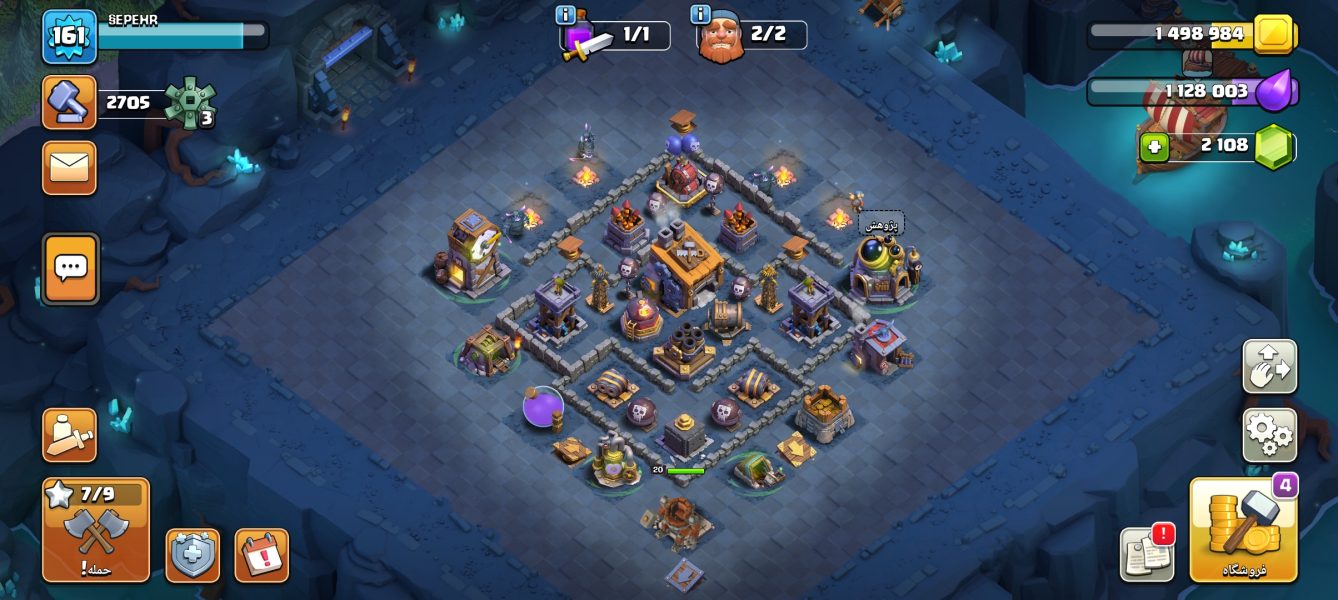
Task: Open the shield info button
Action: click(192, 555)
